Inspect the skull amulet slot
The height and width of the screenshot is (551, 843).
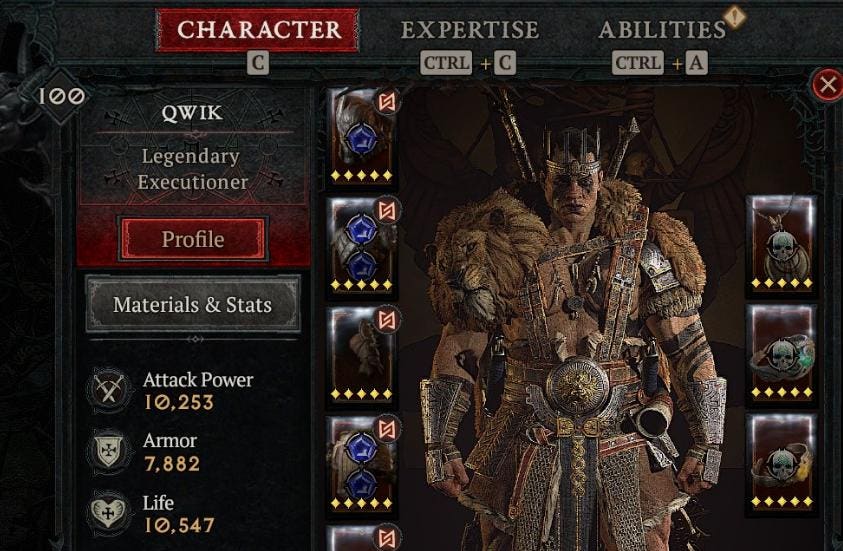781,245
